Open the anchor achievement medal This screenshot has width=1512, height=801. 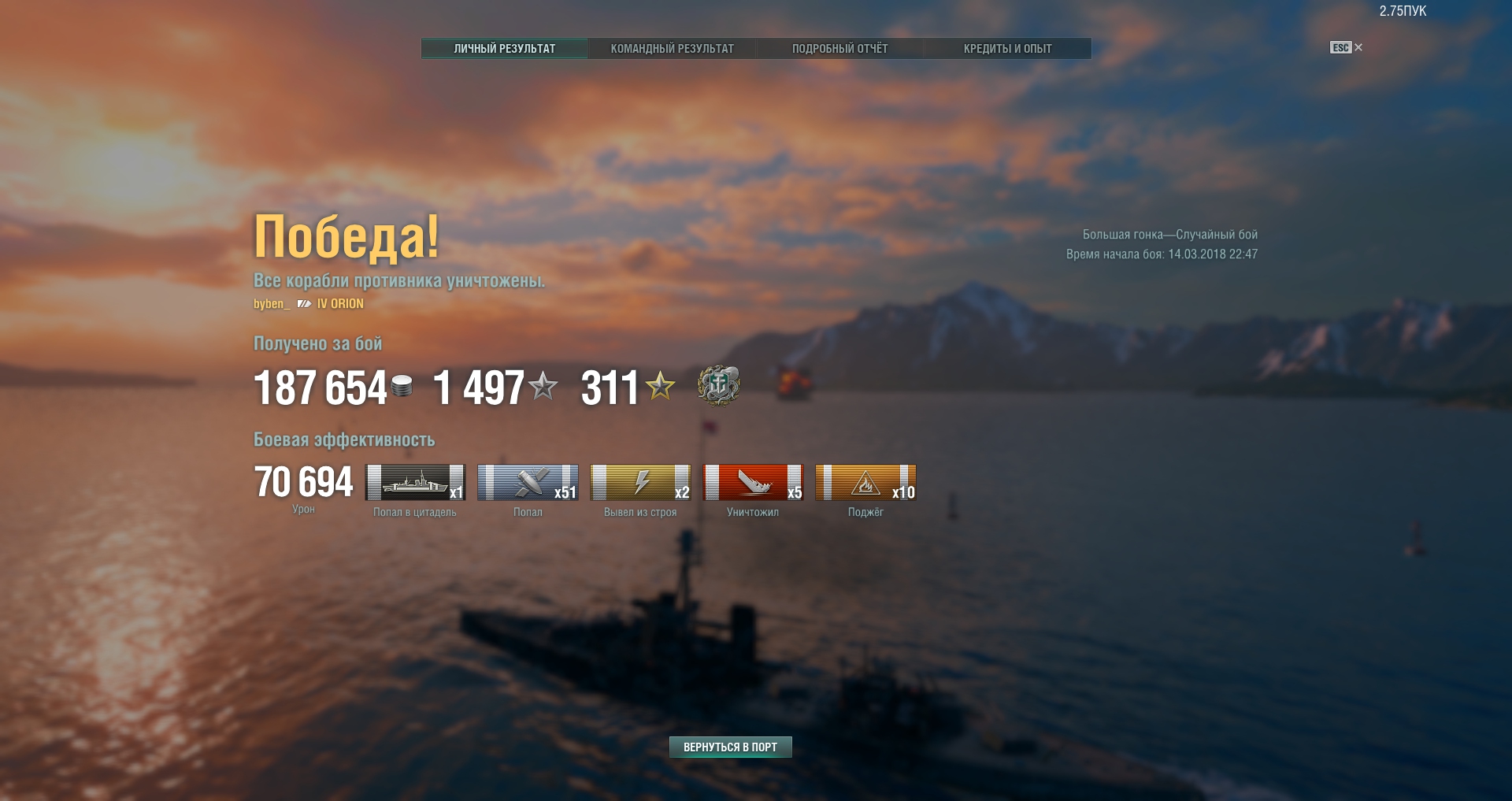[718, 386]
